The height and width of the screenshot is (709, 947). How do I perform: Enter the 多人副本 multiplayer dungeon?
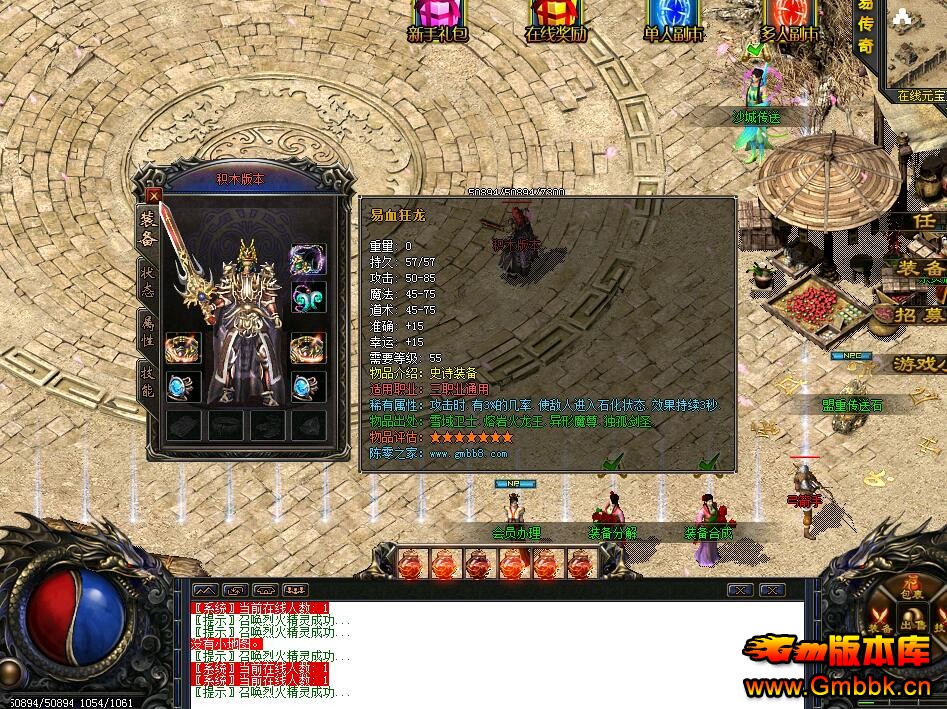789,20
